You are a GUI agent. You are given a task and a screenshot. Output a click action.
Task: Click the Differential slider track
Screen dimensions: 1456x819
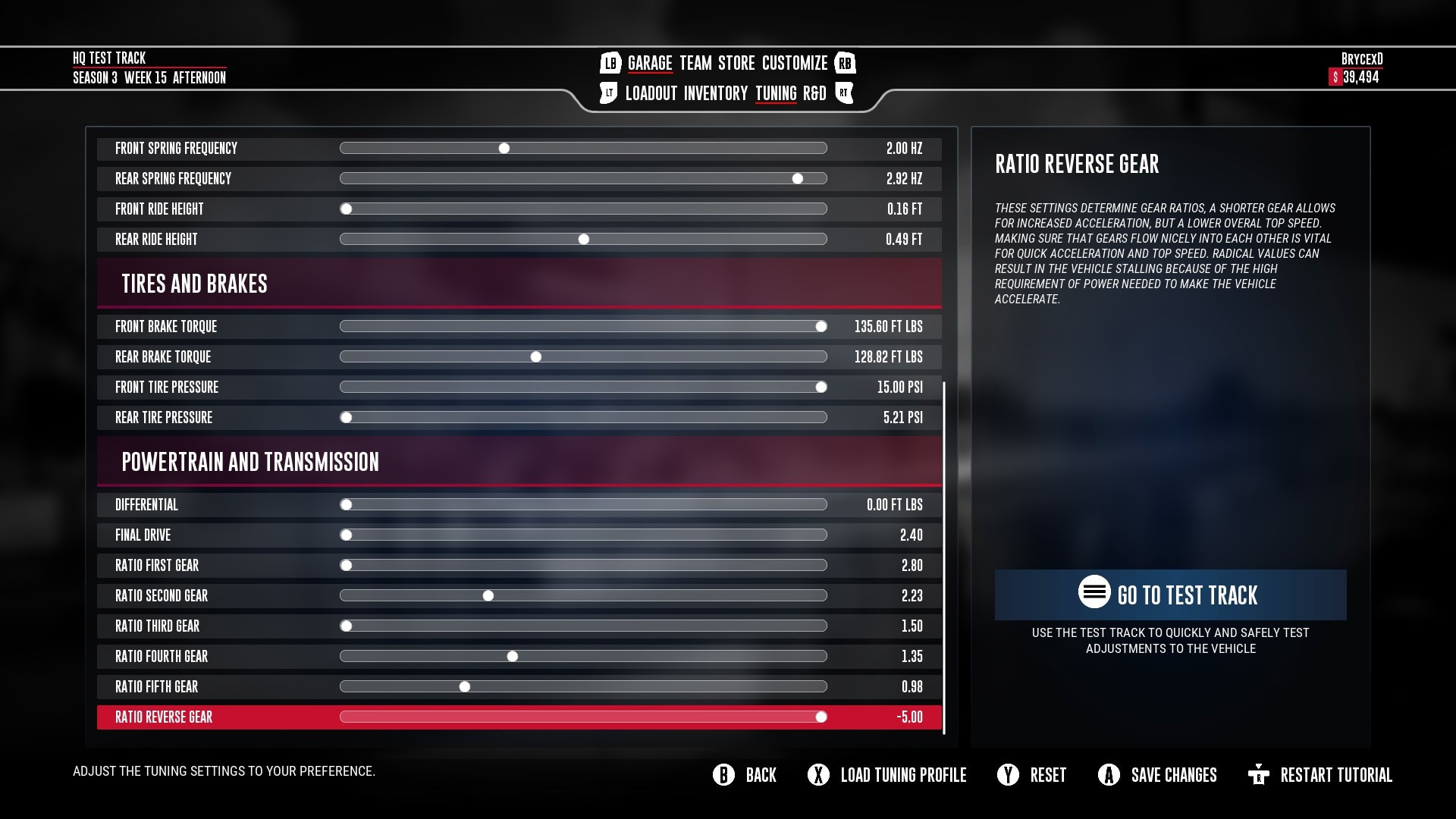(583, 505)
